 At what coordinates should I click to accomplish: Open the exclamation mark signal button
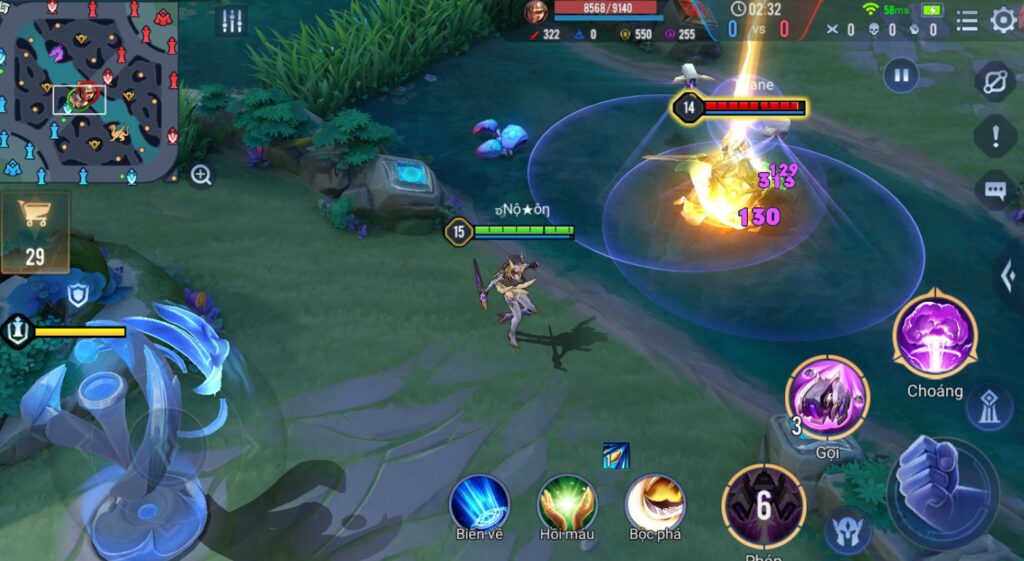point(995,135)
